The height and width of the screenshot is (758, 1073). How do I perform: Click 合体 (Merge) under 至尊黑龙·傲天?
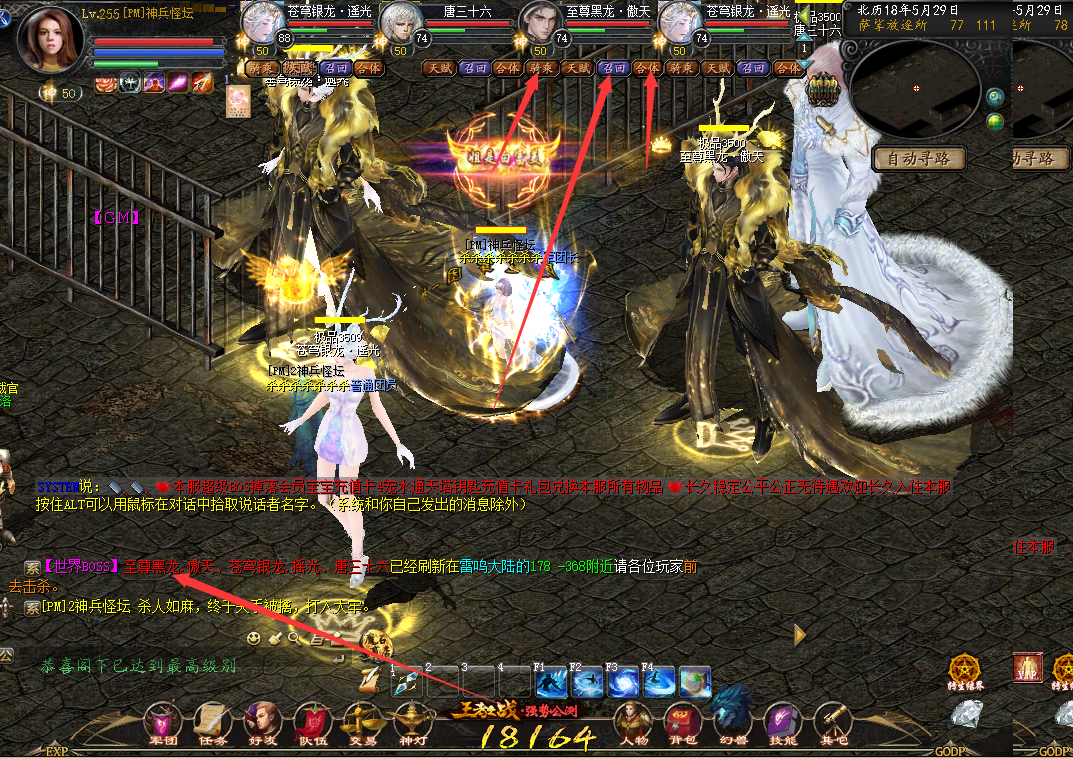(648, 68)
